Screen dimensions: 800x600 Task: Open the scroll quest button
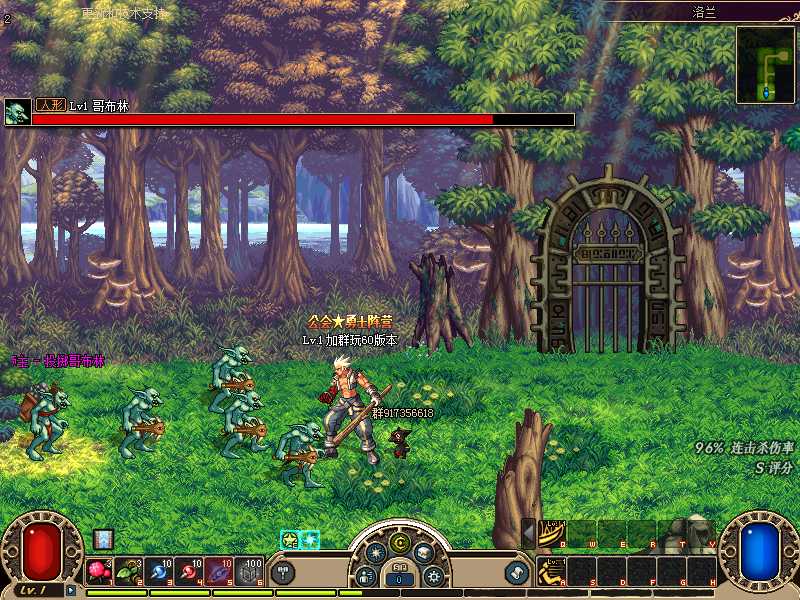(516, 572)
